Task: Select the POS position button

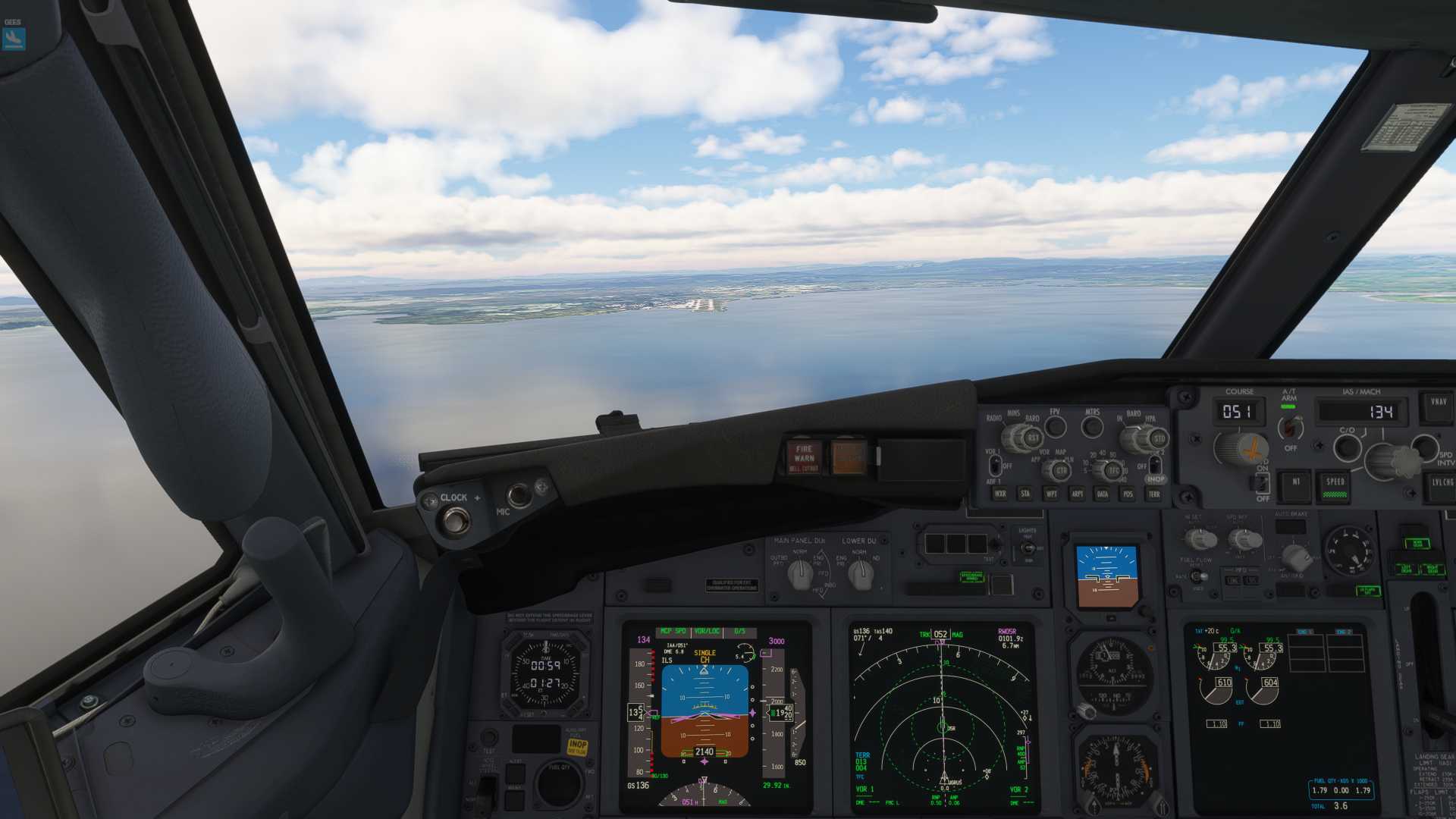Action: 1128,494
